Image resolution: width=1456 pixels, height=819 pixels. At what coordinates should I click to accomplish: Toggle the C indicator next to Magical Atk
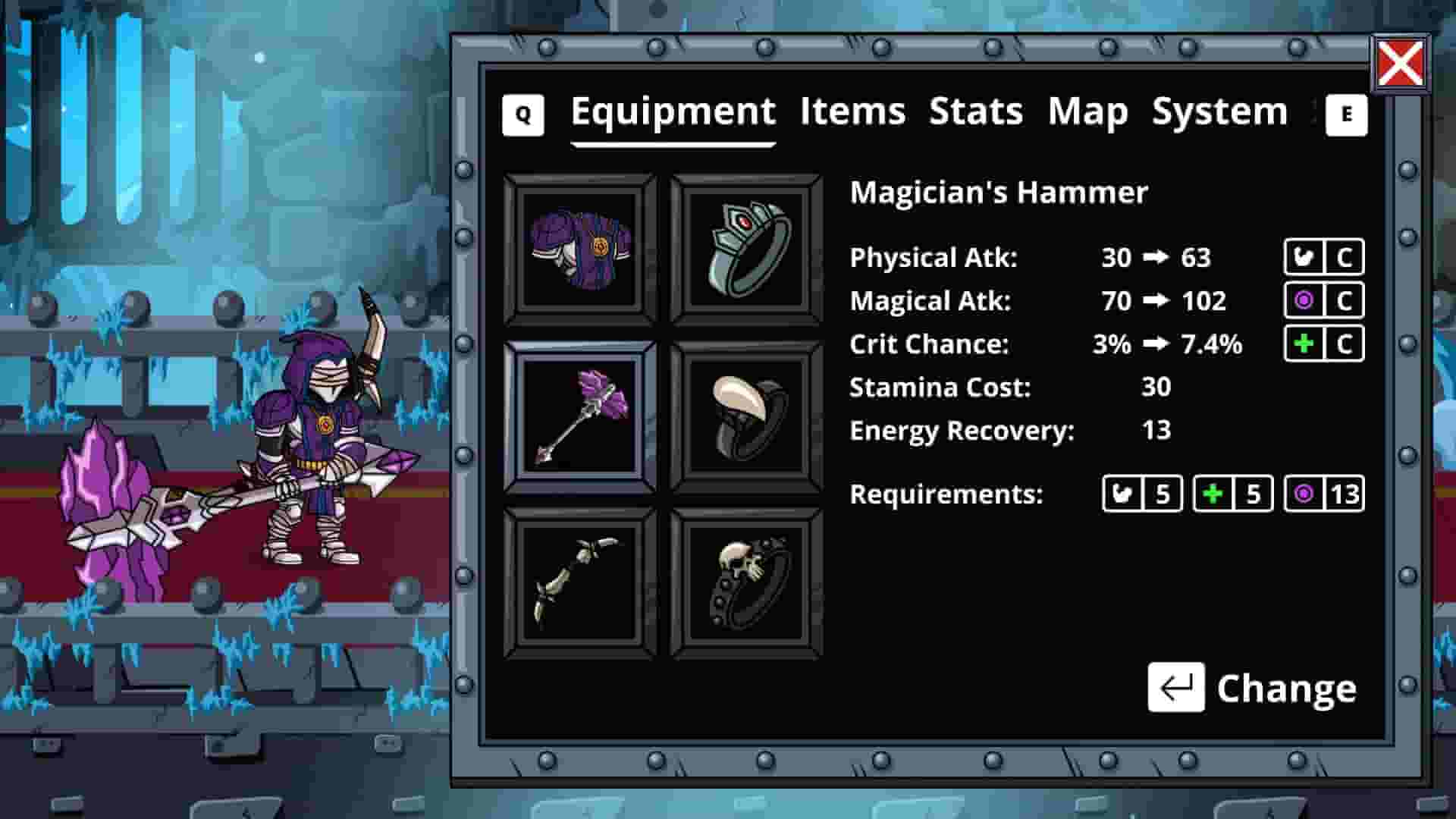point(1344,300)
